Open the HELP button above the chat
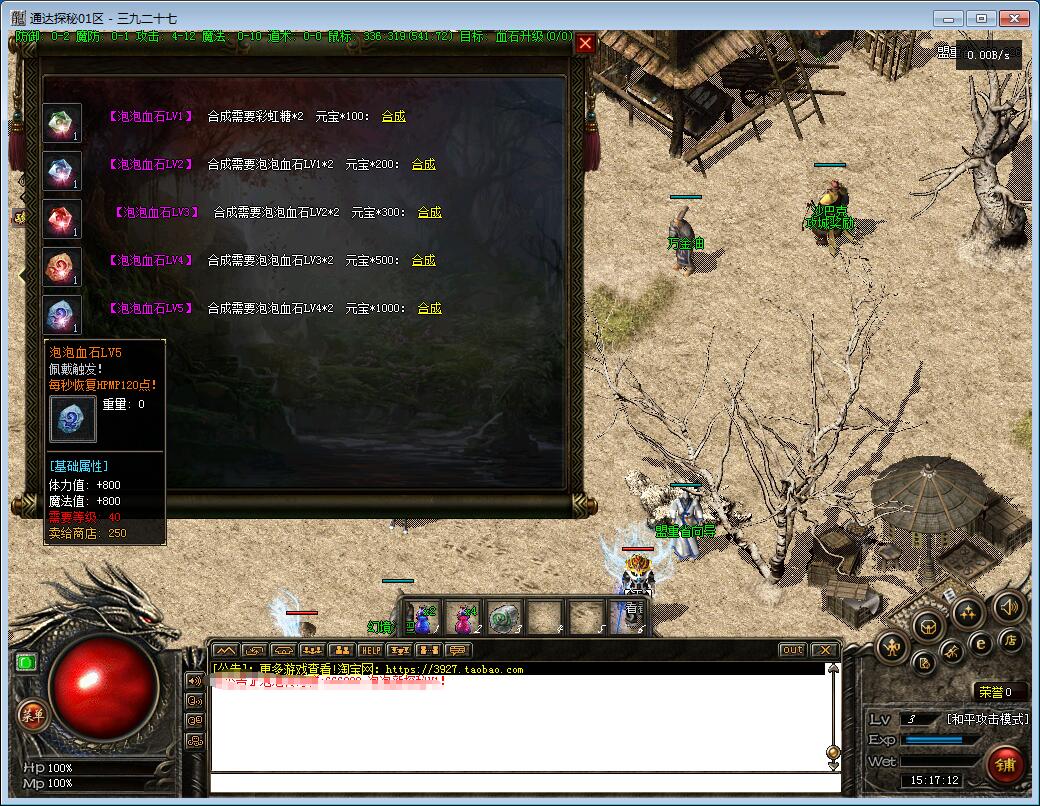This screenshot has height=806, width=1040. (x=371, y=650)
